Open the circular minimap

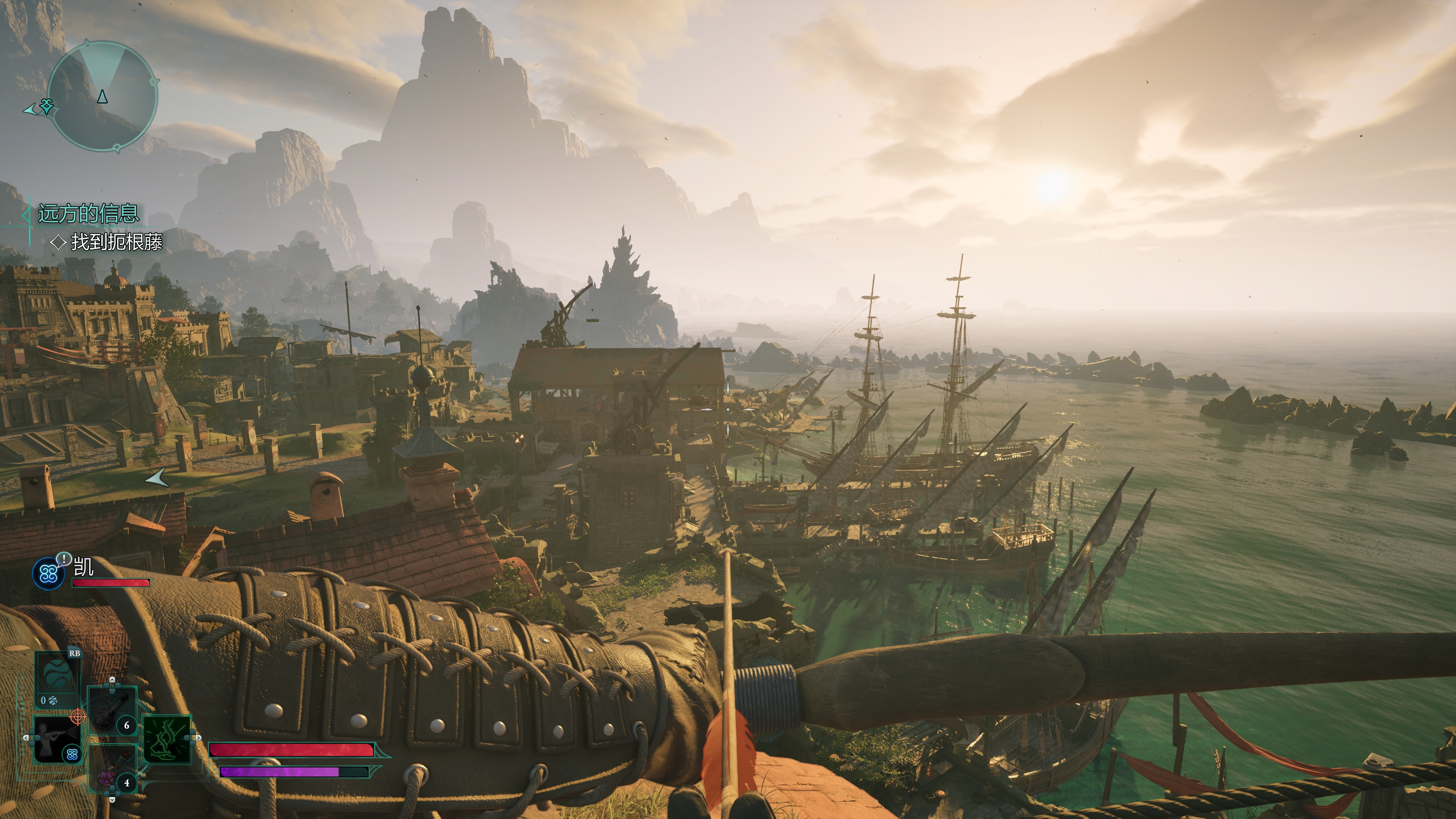[x=102, y=96]
